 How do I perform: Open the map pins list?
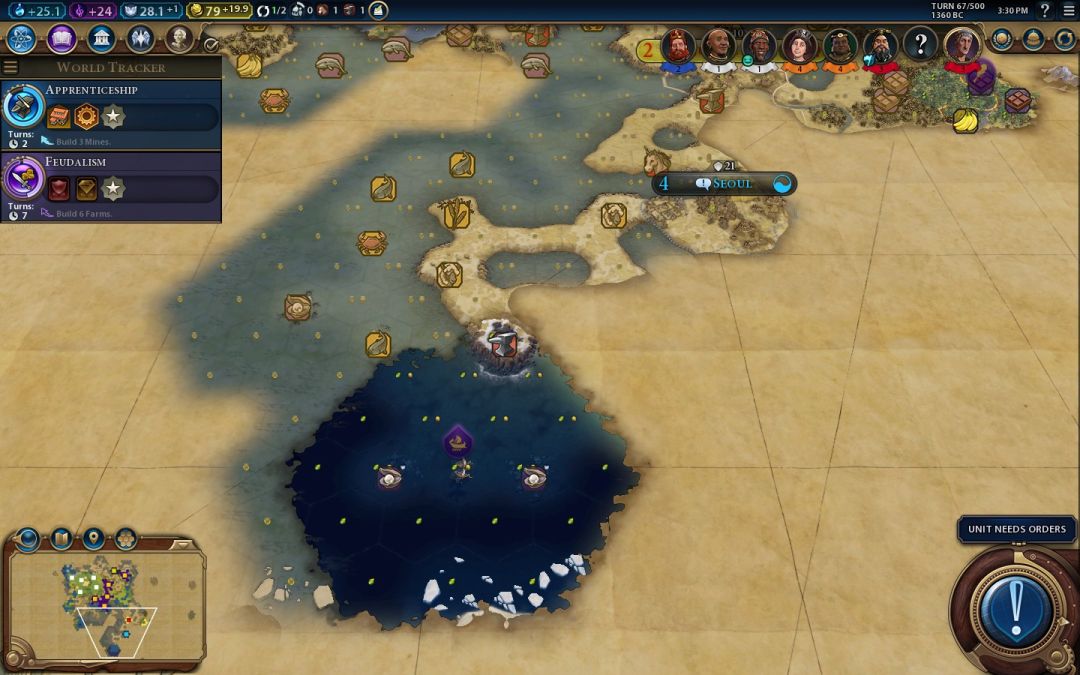click(x=93, y=539)
